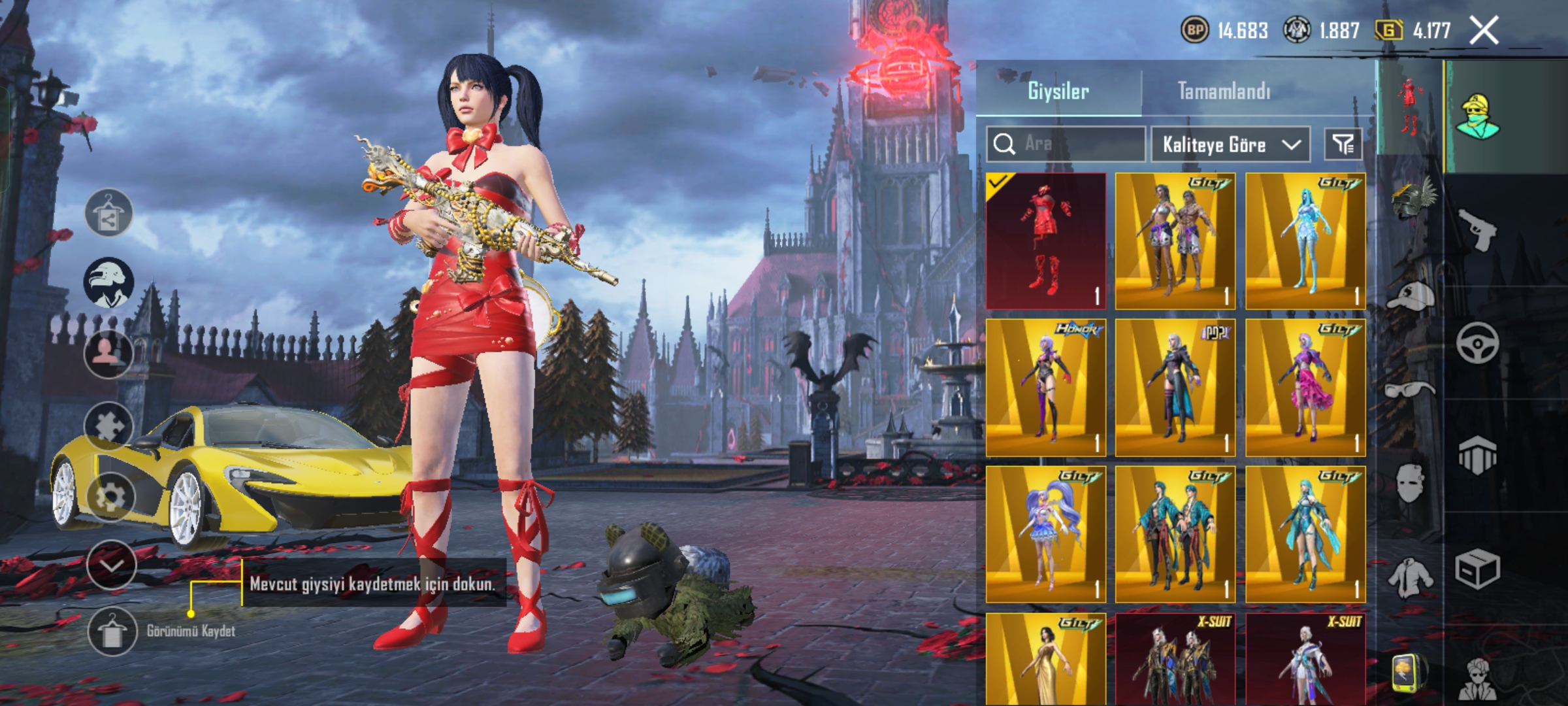This screenshot has height=706, width=1568.
Task: Choose the gold evening gown outfit
Action: [x=1045, y=660]
